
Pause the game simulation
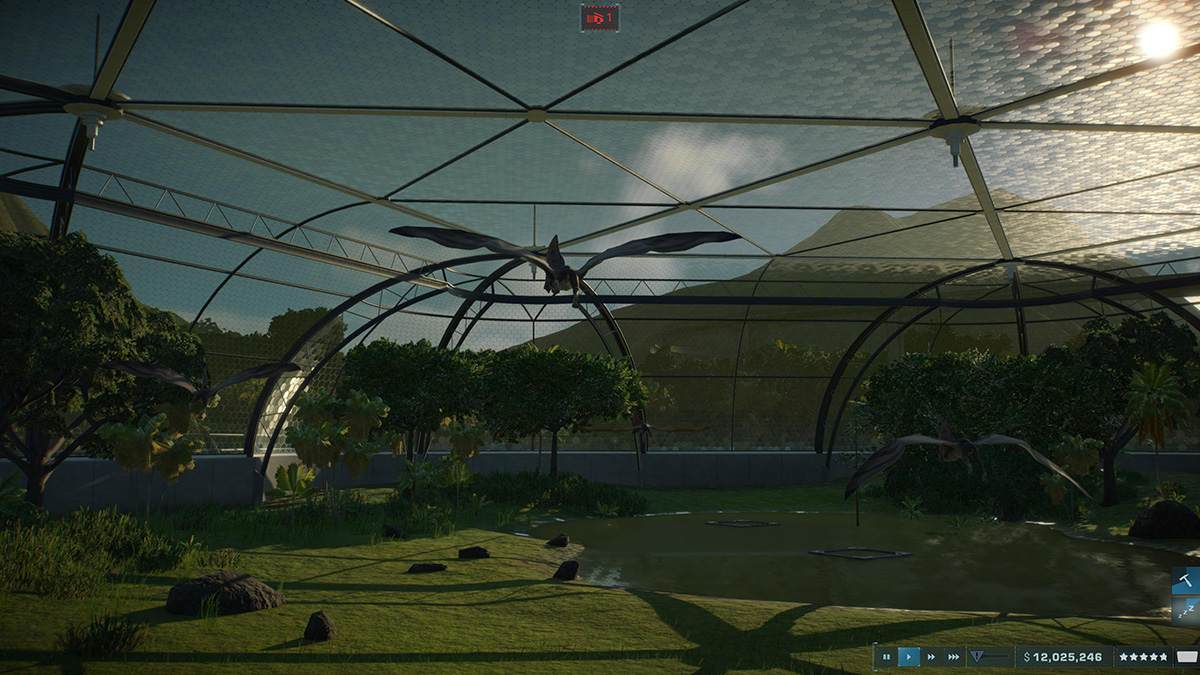click(886, 657)
